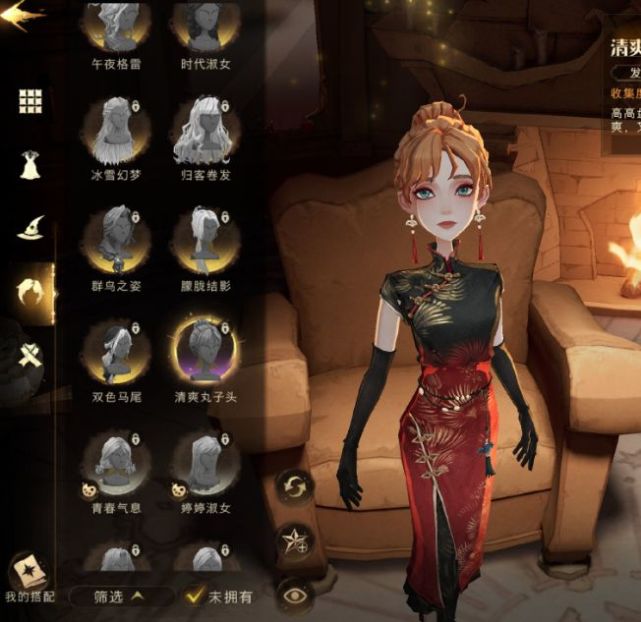Select the hairstyle category tab

pos(30,291)
